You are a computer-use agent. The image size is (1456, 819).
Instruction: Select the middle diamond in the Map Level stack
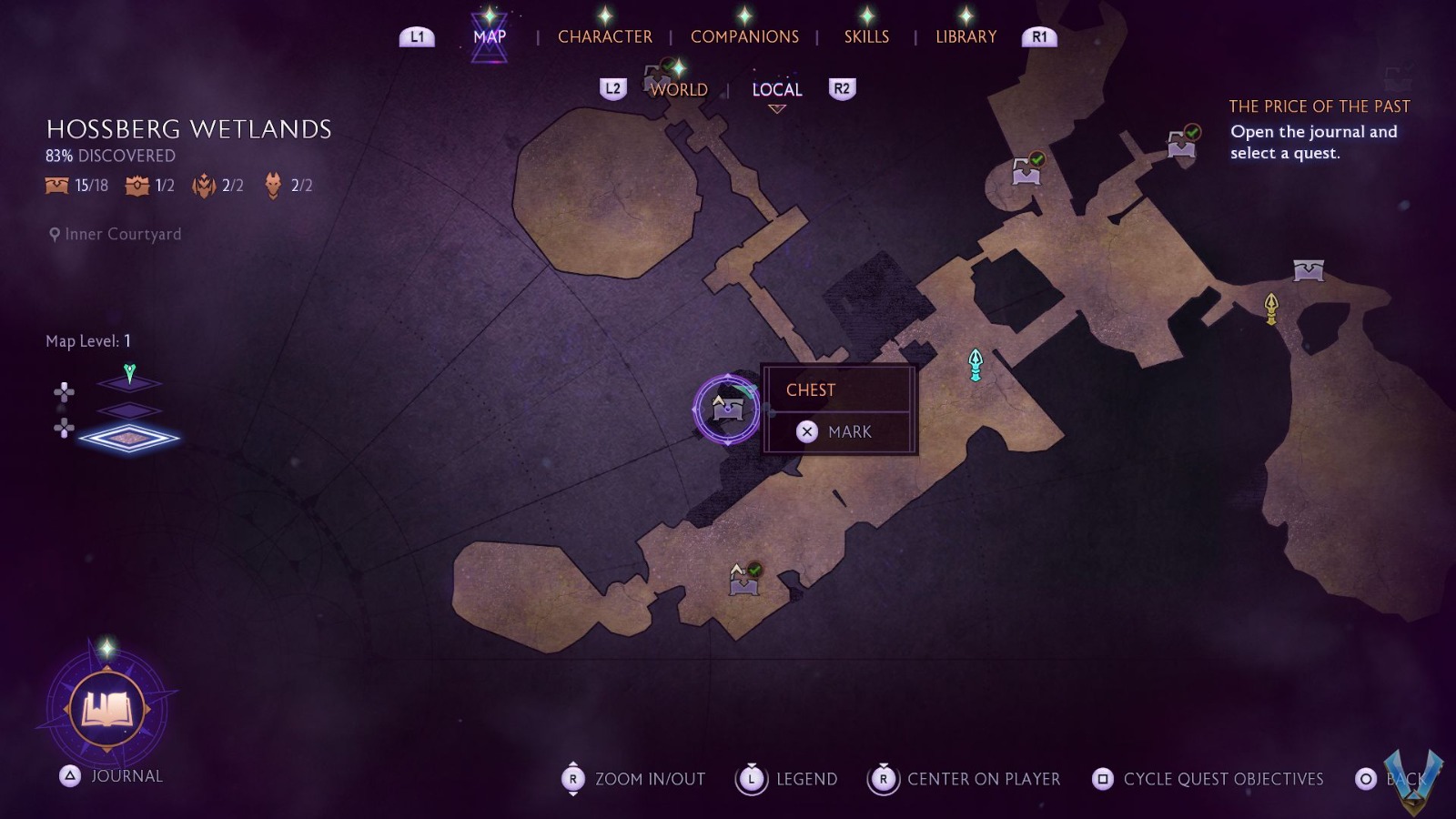pos(130,409)
